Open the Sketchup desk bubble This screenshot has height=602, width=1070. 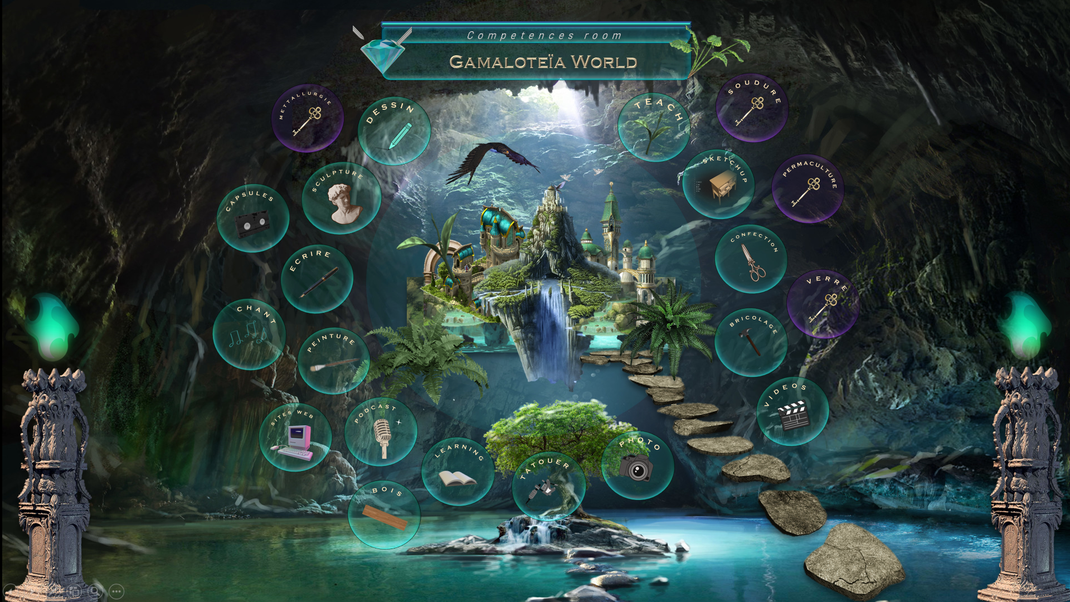point(718,184)
